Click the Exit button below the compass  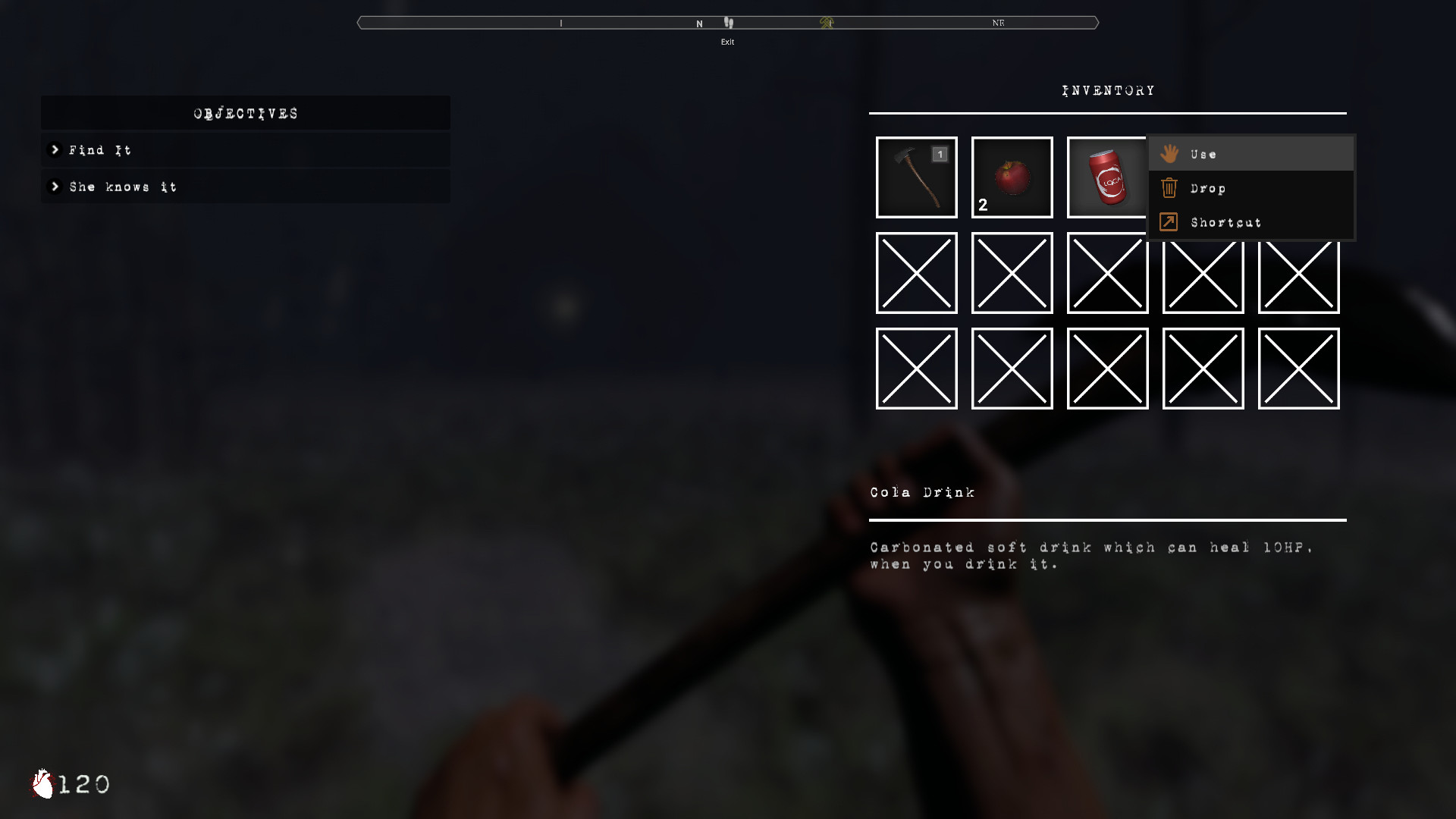tap(729, 42)
